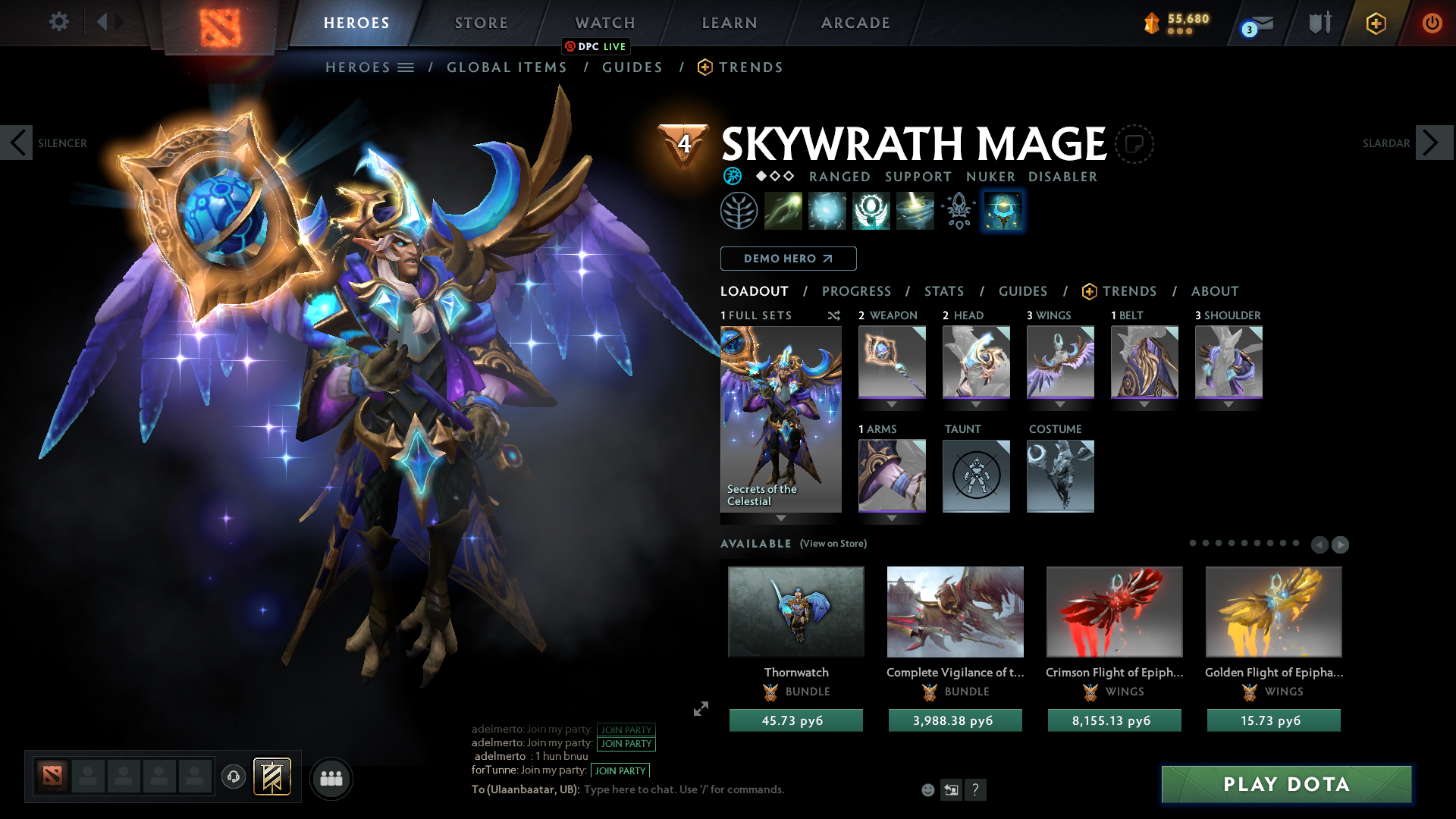Click the DEMO HERO button
The image size is (1456, 819).
(x=788, y=259)
